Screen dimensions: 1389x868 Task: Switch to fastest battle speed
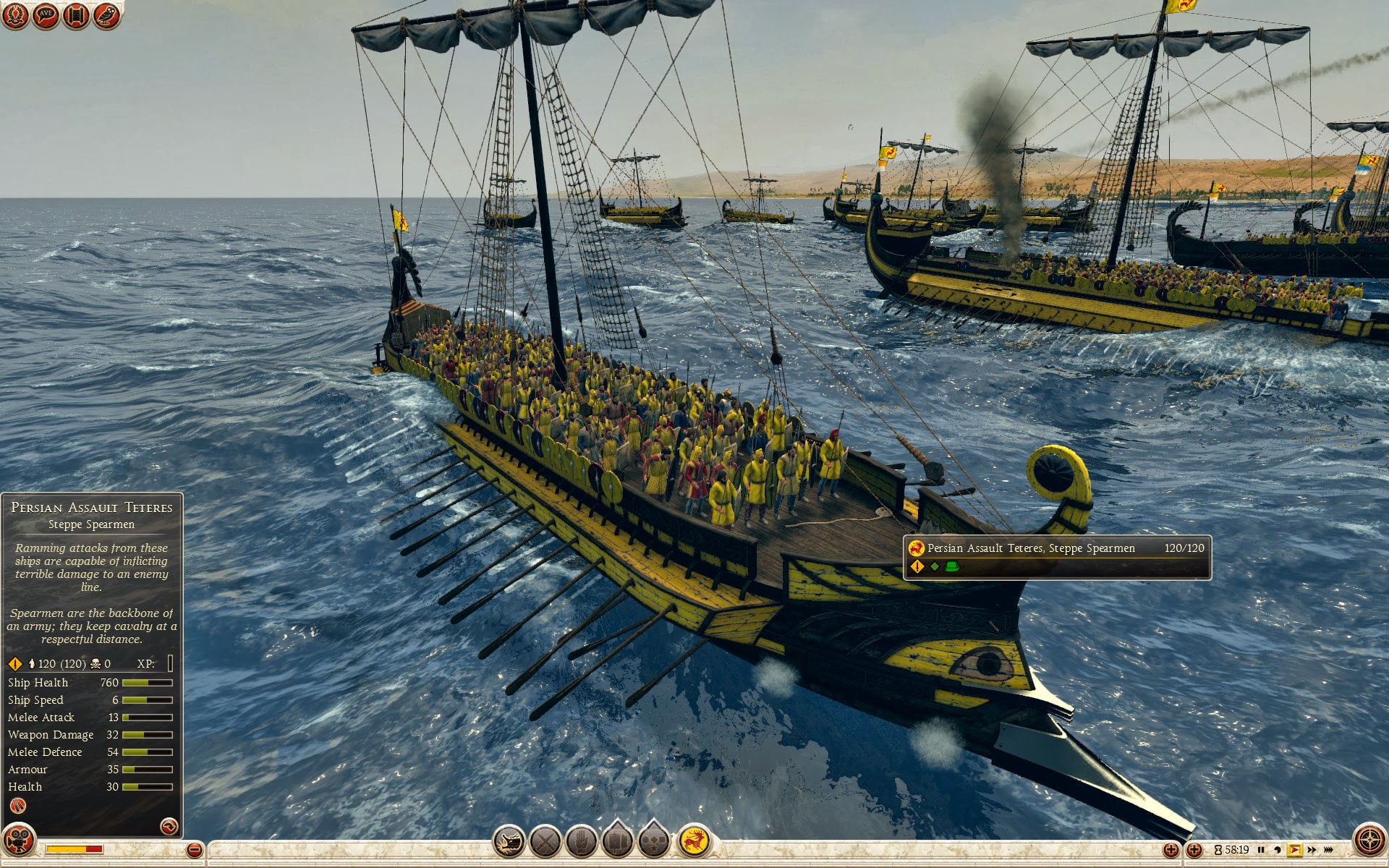1328,850
